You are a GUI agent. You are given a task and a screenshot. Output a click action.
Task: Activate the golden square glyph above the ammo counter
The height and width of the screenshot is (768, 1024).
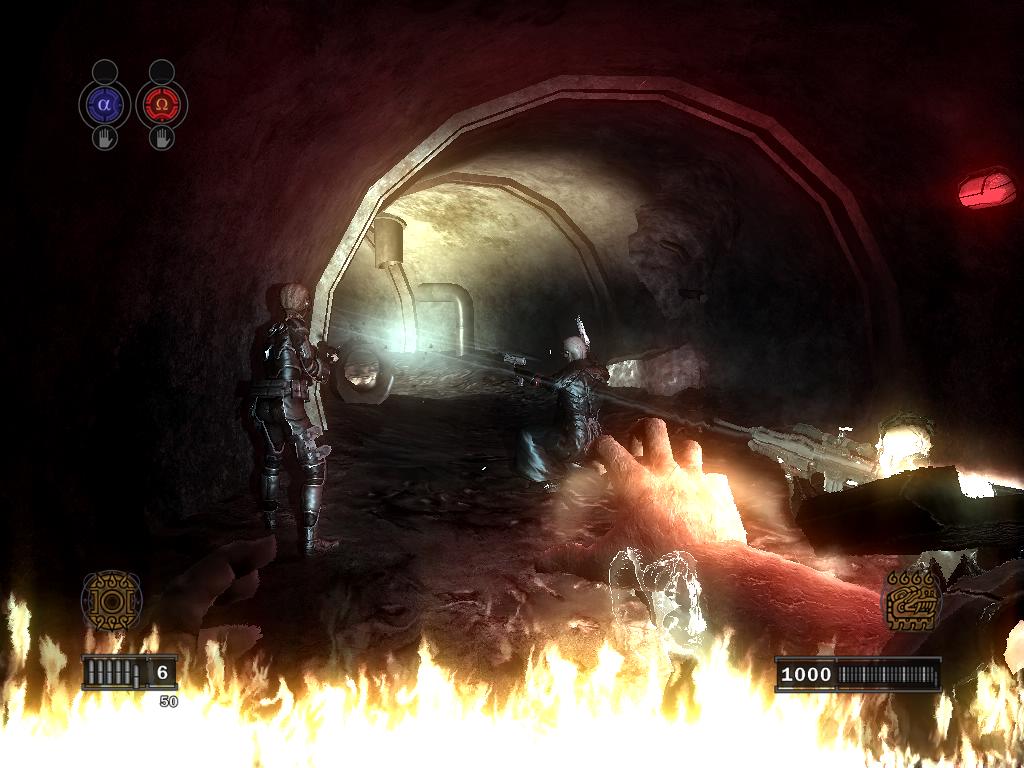(x=111, y=600)
